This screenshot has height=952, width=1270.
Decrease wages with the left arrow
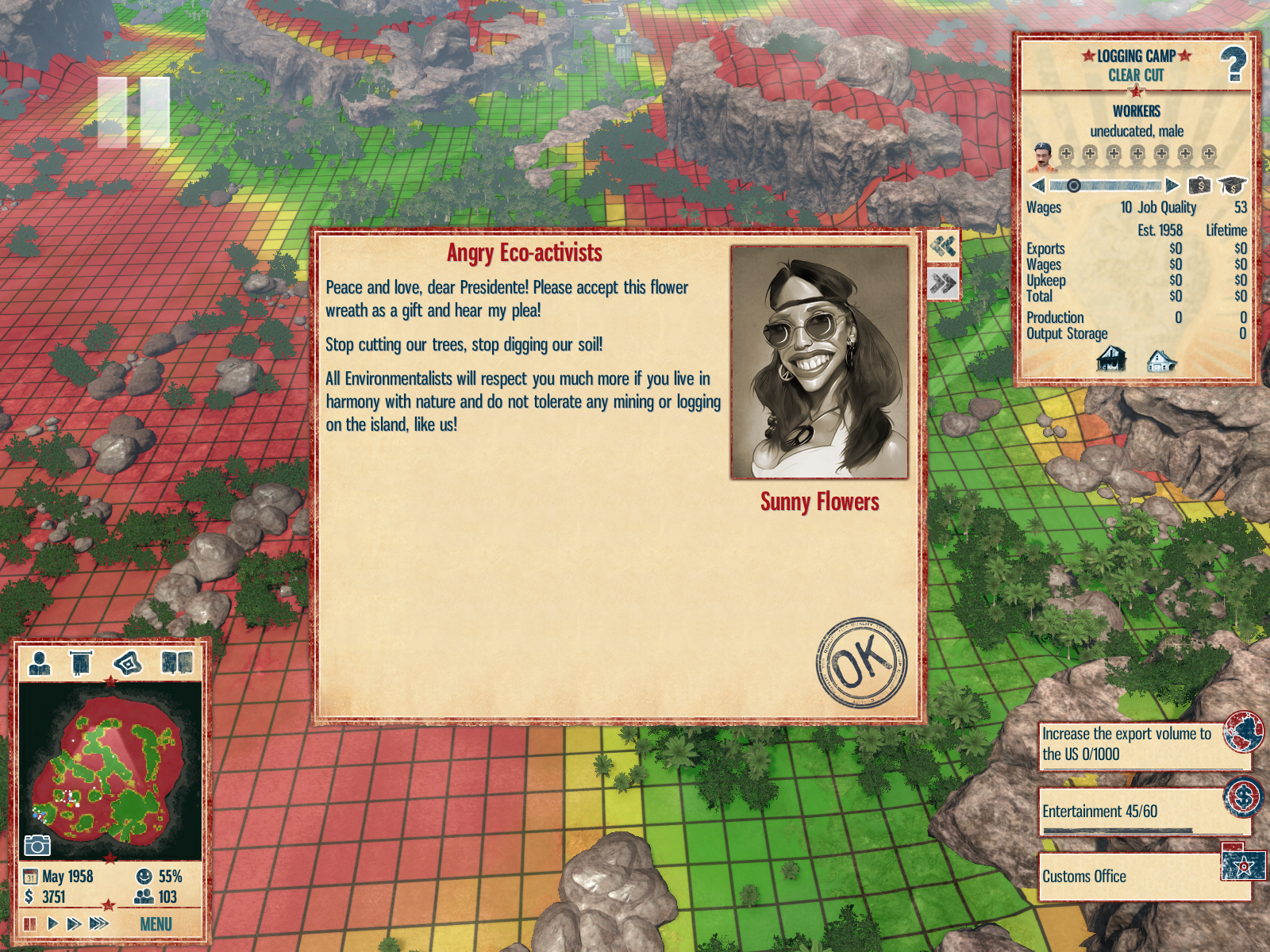[x=1037, y=186]
